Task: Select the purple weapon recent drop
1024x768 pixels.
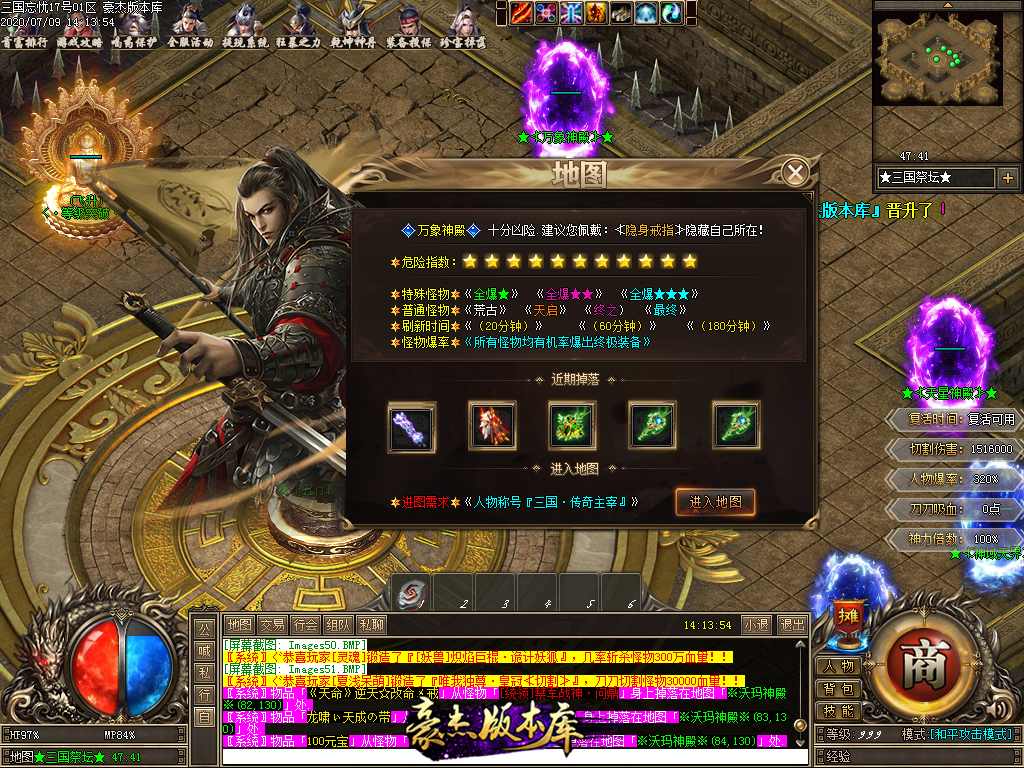Action: pos(411,424)
